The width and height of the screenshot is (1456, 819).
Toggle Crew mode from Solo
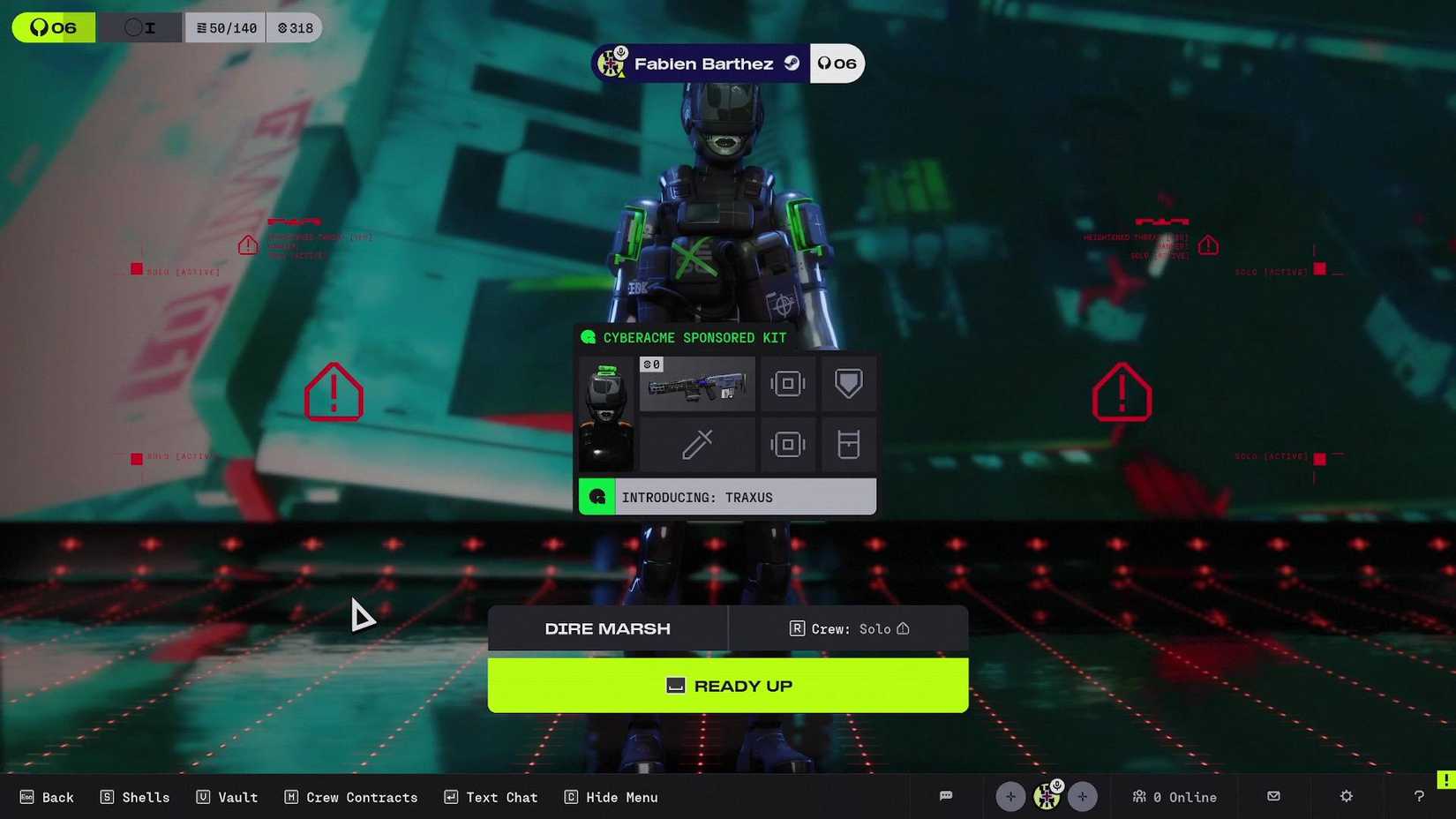[x=848, y=628]
